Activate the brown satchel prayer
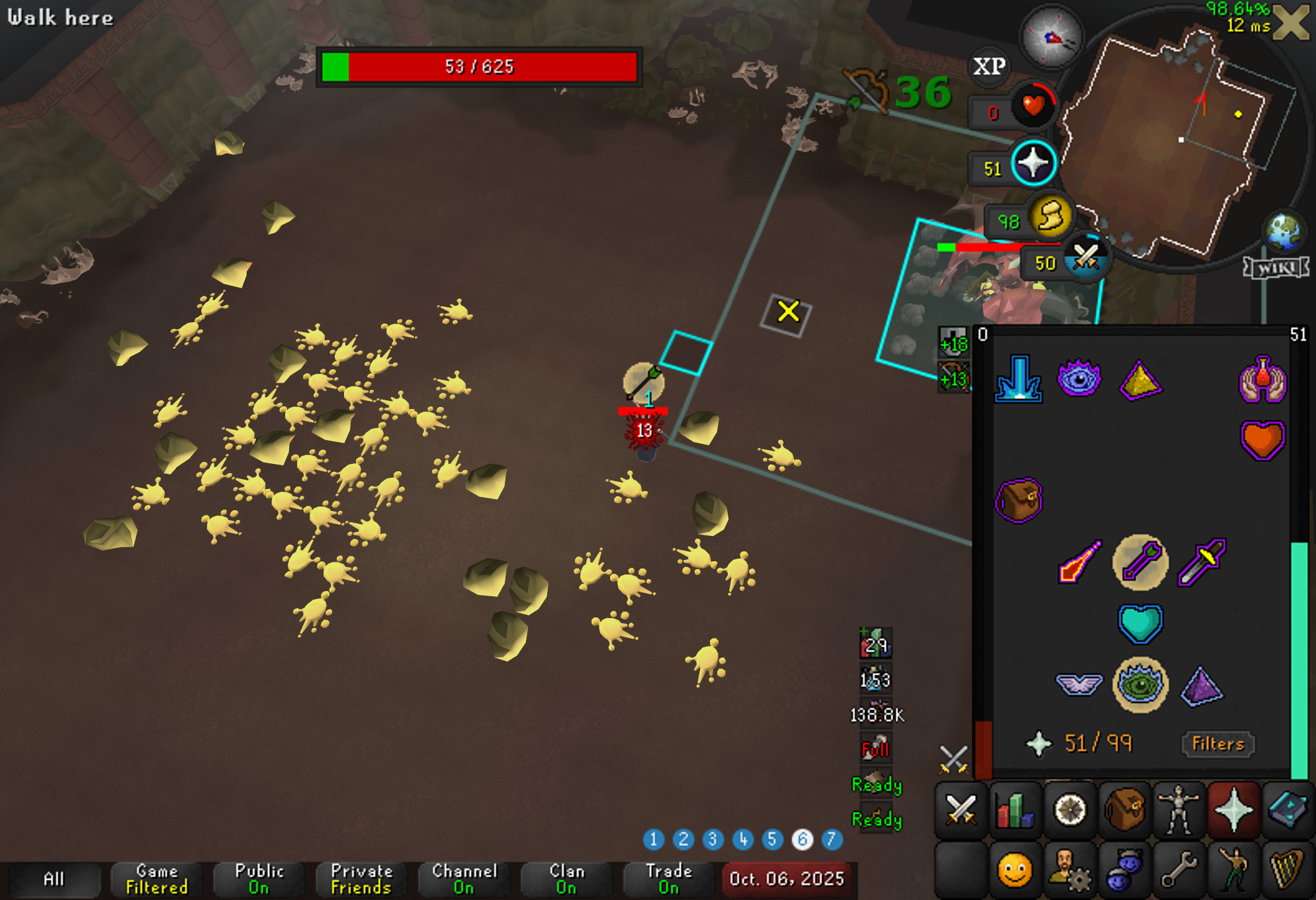This screenshot has height=900, width=1316. click(x=1018, y=500)
